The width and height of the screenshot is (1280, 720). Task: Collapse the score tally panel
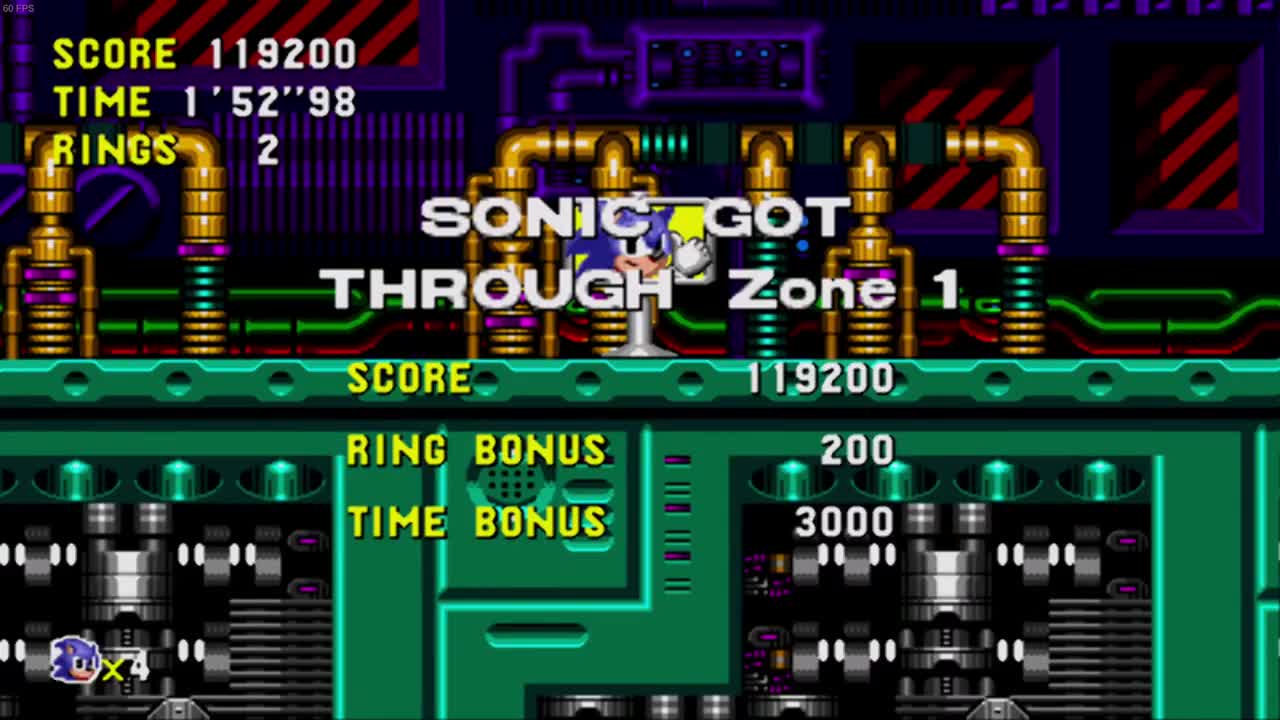click(620, 450)
